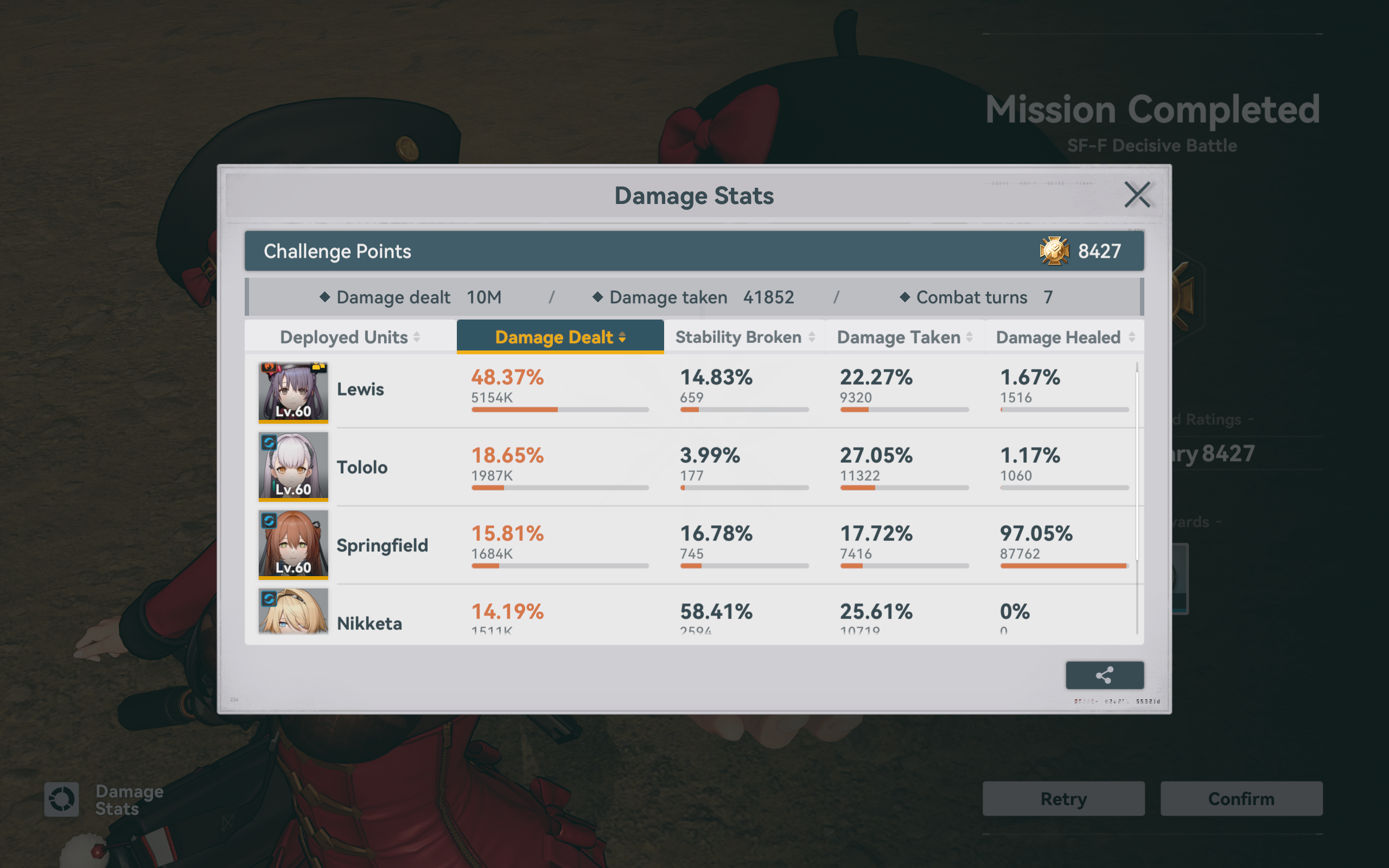Sort by the Damage Dealt column
The height and width of the screenshot is (868, 1389).
coord(559,337)
